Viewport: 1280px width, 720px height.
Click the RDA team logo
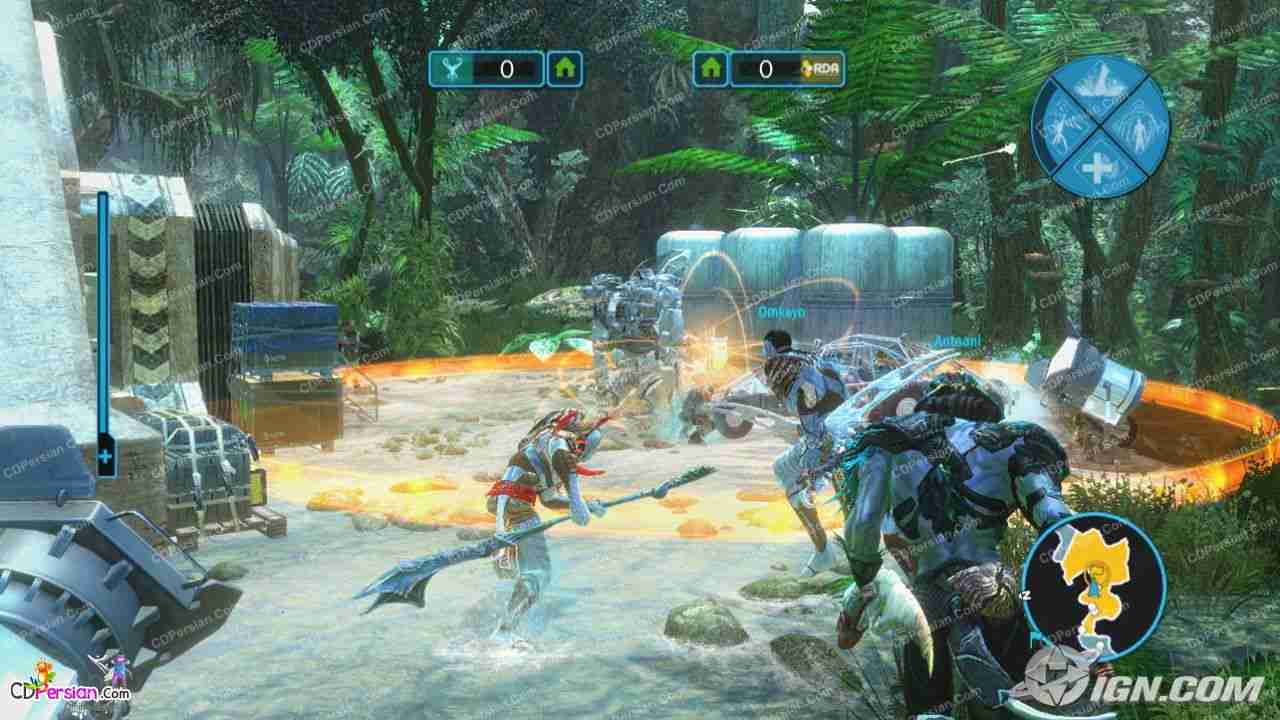pos(823,69)
